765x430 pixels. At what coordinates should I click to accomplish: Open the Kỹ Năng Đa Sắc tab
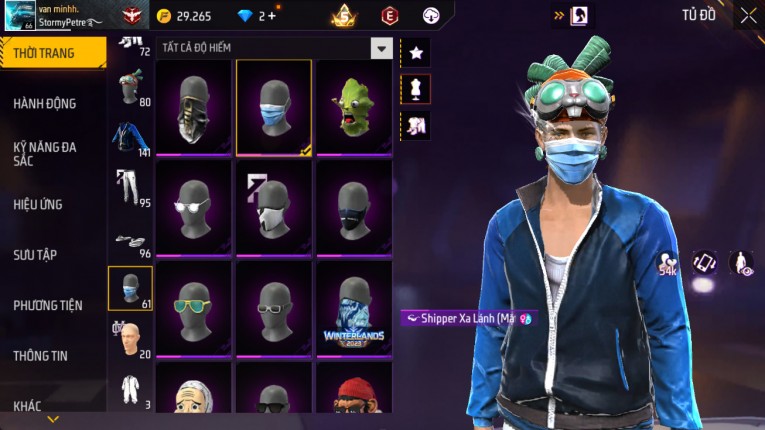coord(45,153)
